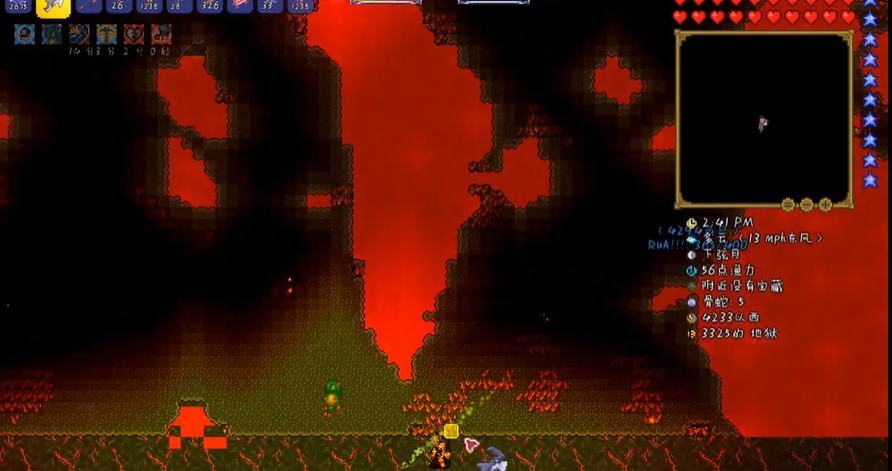Click the broken heart debuff icon
The image size is (892, 471).
click(134, 35)
